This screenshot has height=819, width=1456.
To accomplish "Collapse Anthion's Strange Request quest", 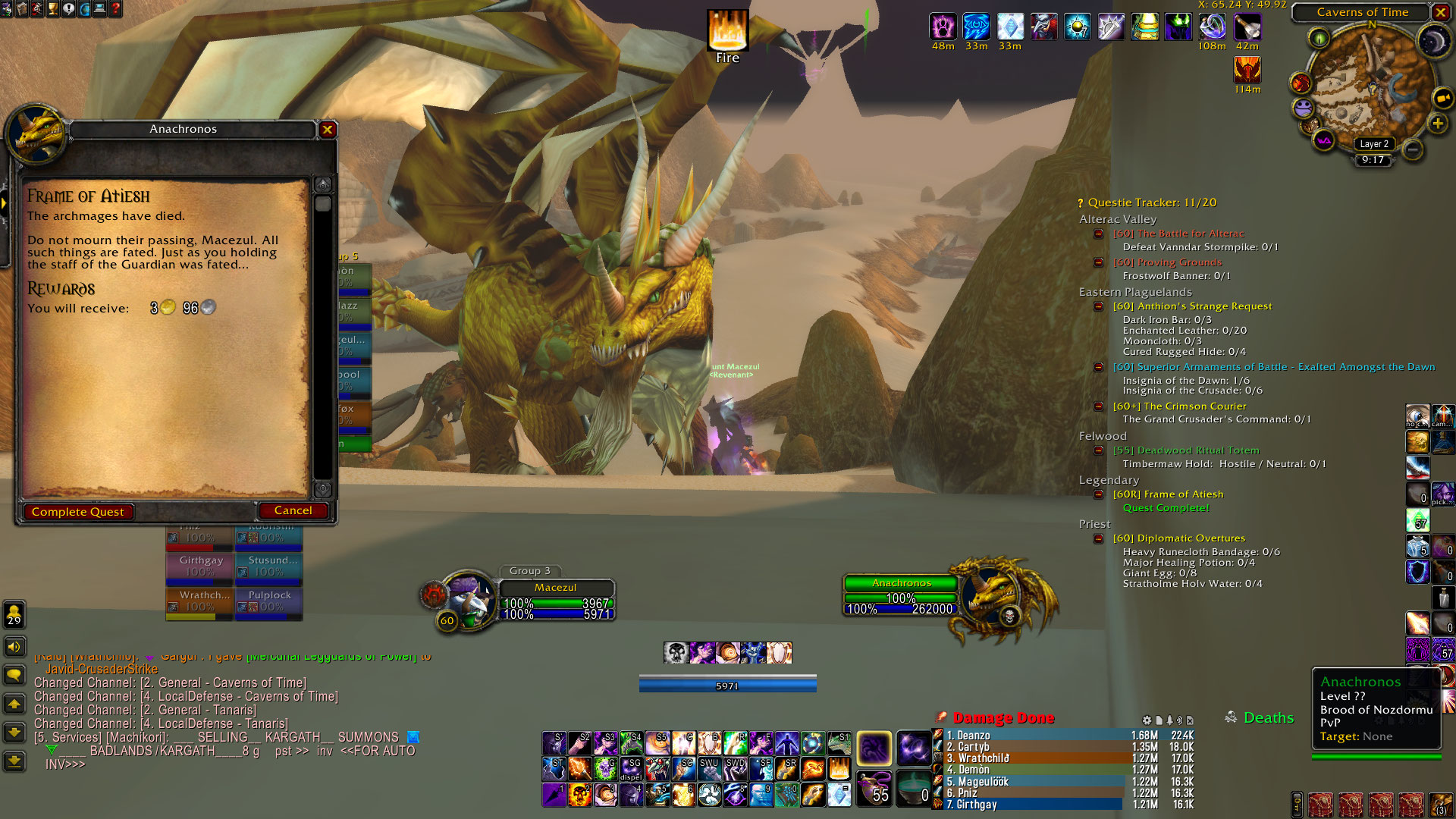I will point(1098,306).
